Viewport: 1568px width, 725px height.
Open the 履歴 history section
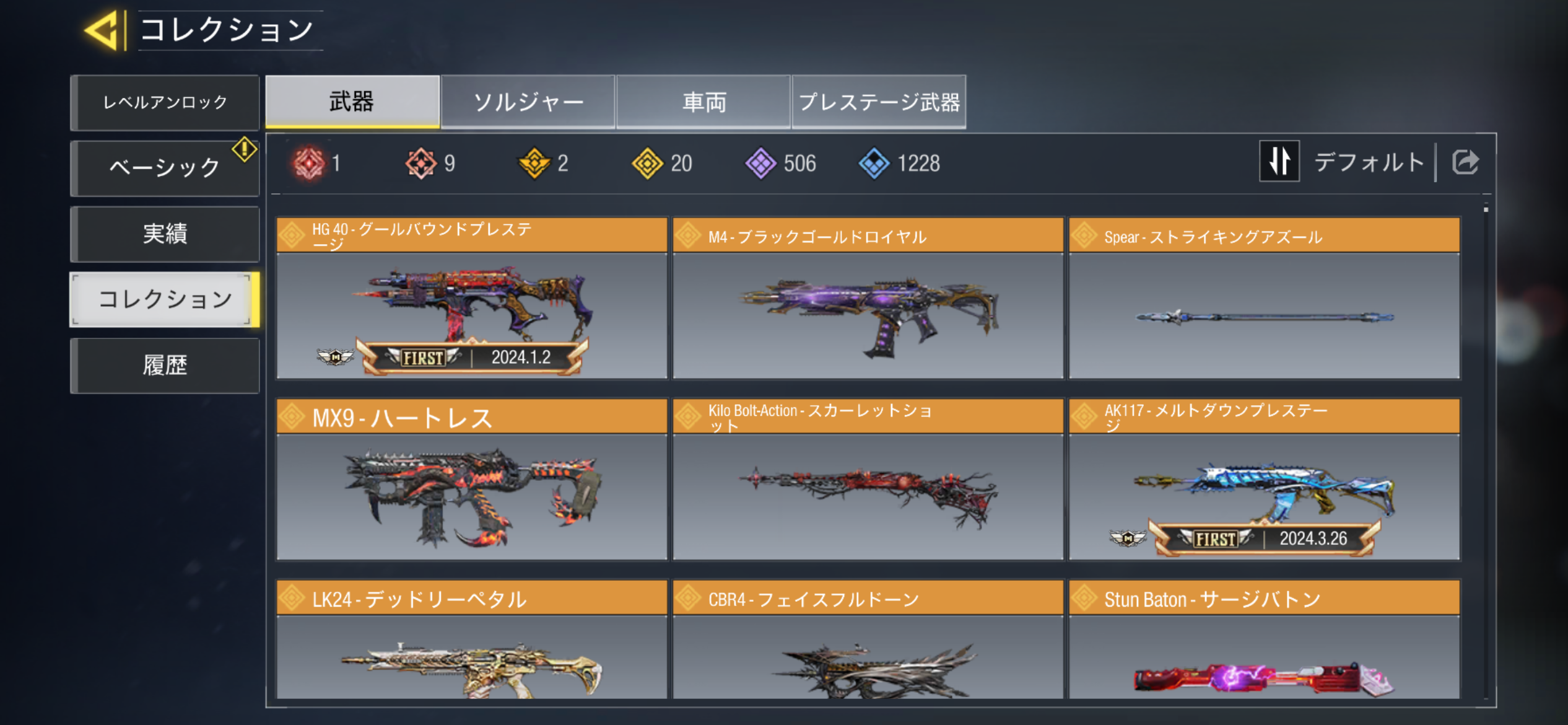click(x=165, y=365)
